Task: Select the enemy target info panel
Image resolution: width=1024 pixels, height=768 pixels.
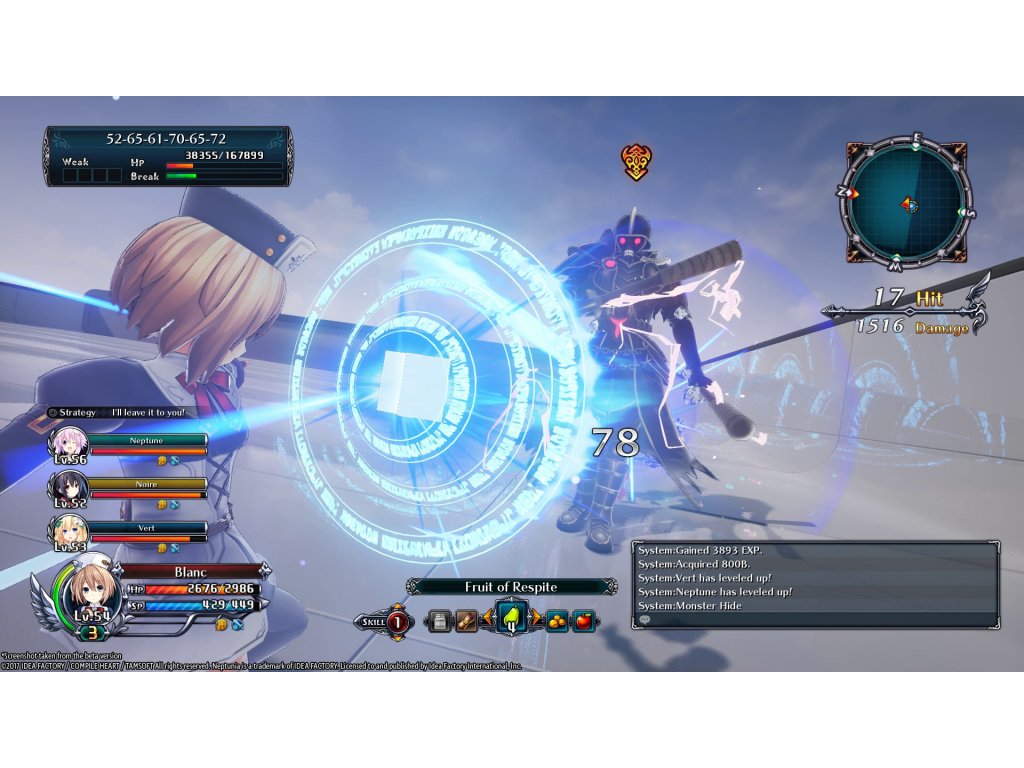Action: click(x=168, y=155)
